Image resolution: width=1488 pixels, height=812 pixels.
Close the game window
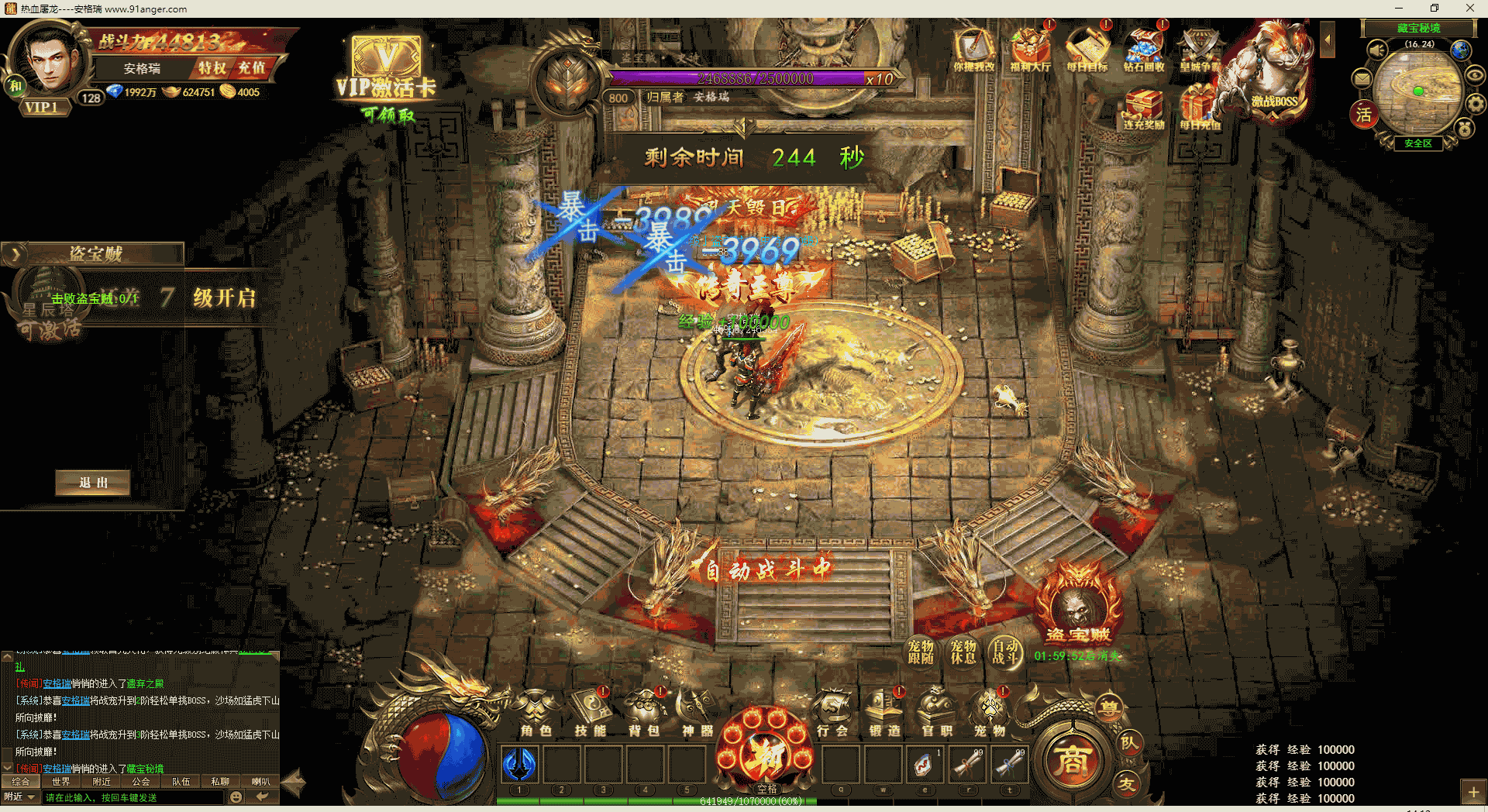pos(1469,9)
